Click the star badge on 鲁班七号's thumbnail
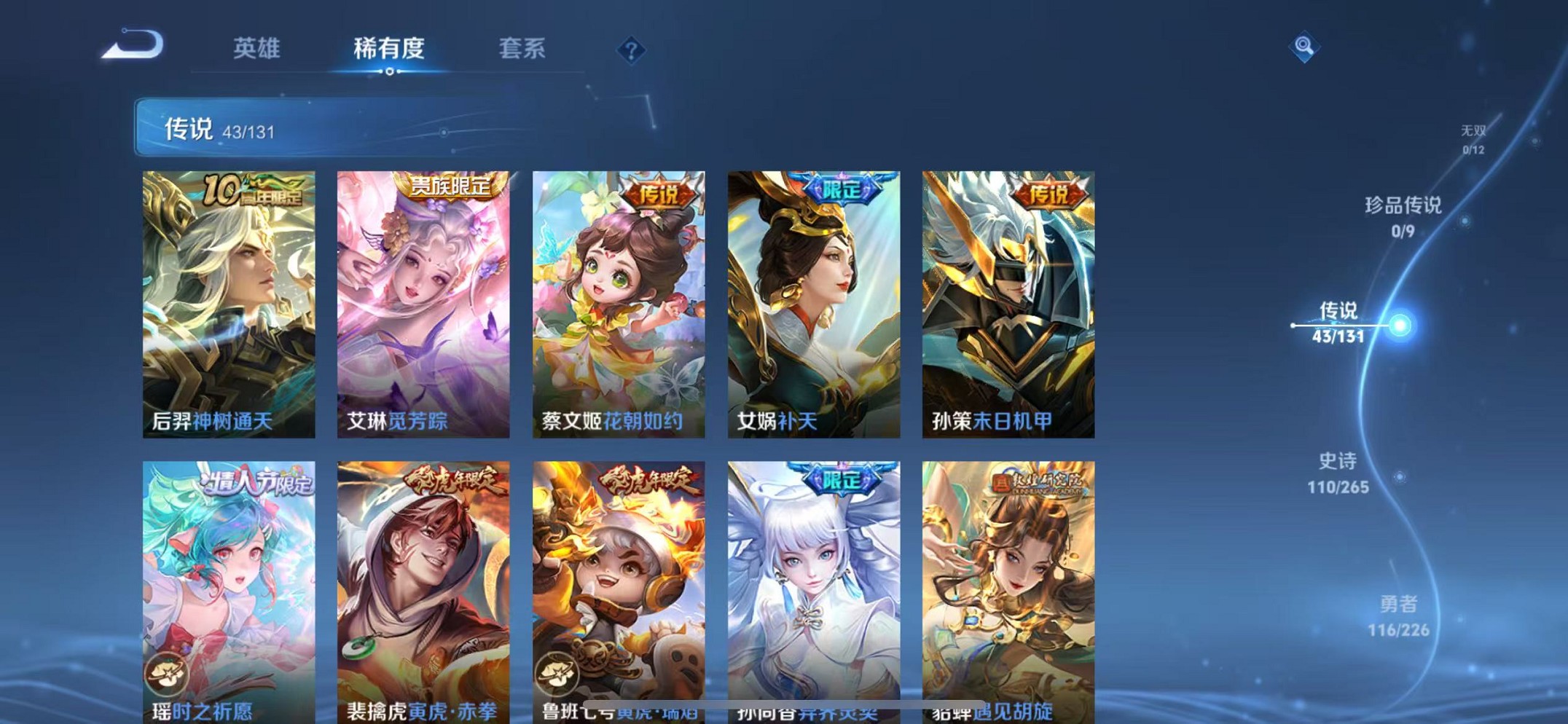Screen dimensions: 1568x724 coord(558,673)
